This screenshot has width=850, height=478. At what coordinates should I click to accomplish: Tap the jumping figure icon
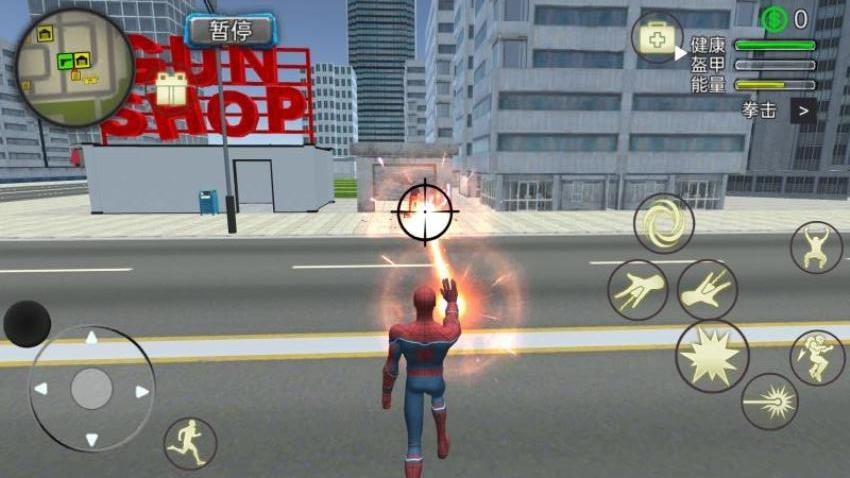816,247
